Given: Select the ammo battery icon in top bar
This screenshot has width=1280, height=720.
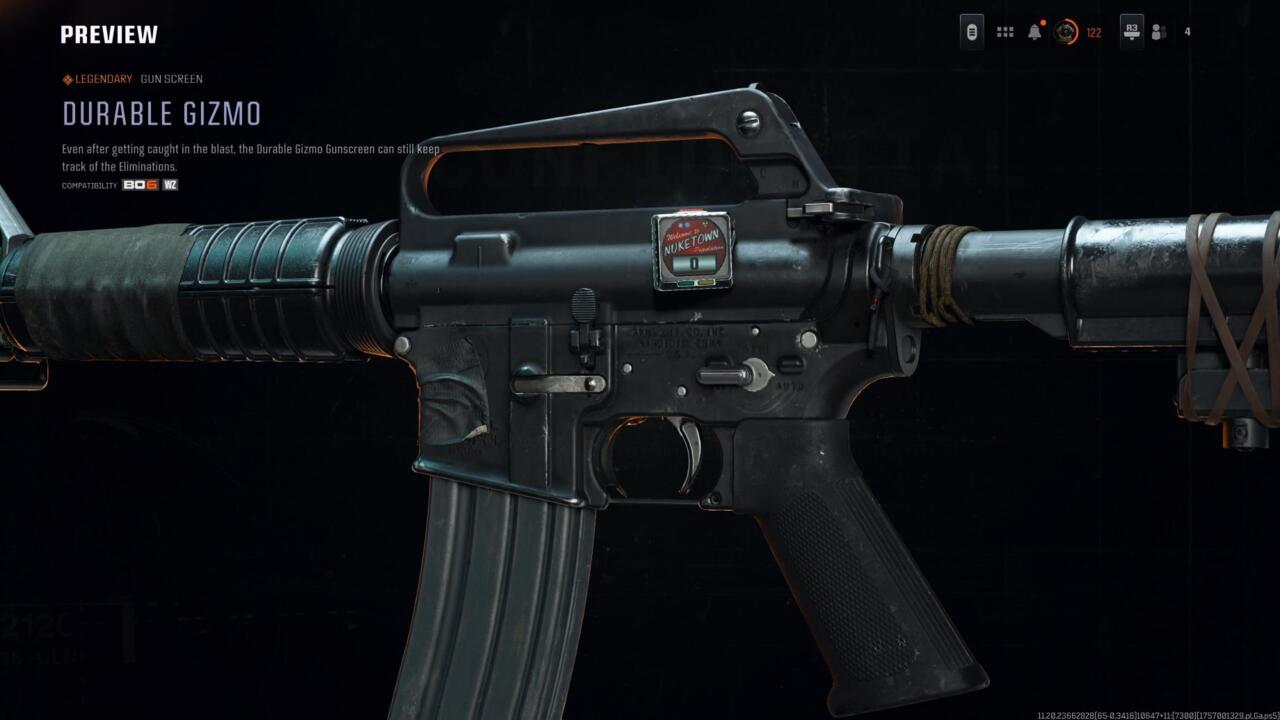Looking at the screenshot, I should pos(970,31).
